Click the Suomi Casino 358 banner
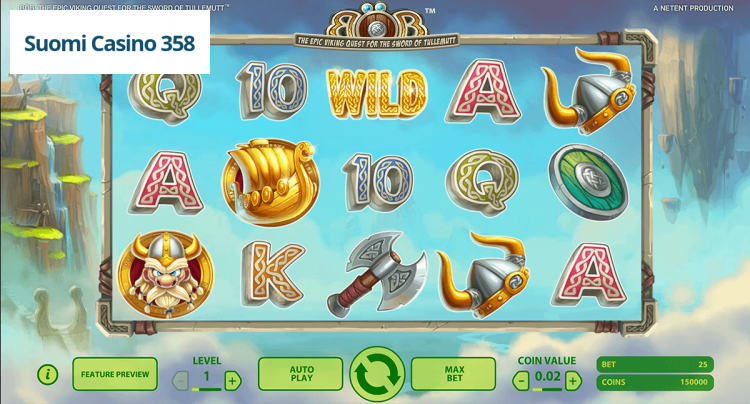750x404 pixels. click(110, 44)
